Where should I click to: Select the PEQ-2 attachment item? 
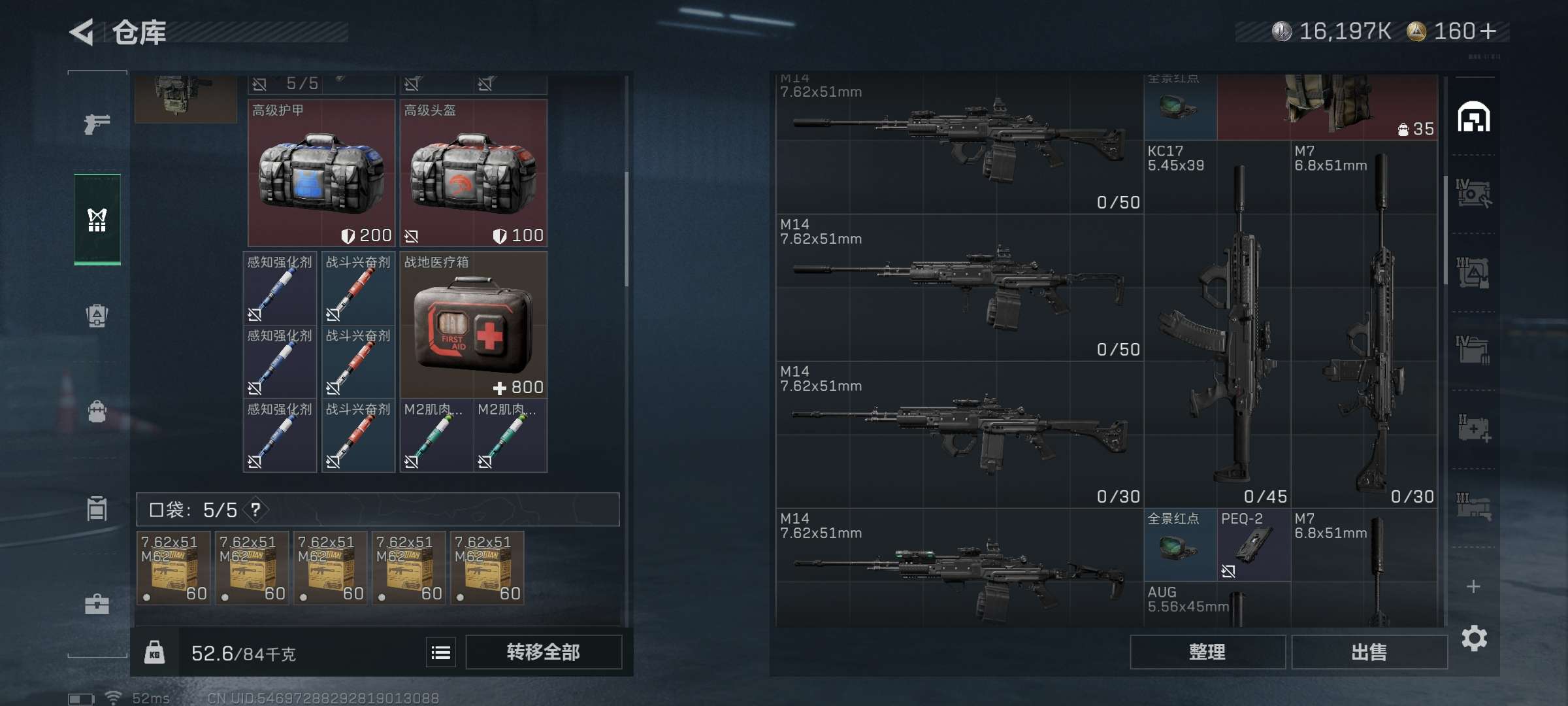(1254, 545)
